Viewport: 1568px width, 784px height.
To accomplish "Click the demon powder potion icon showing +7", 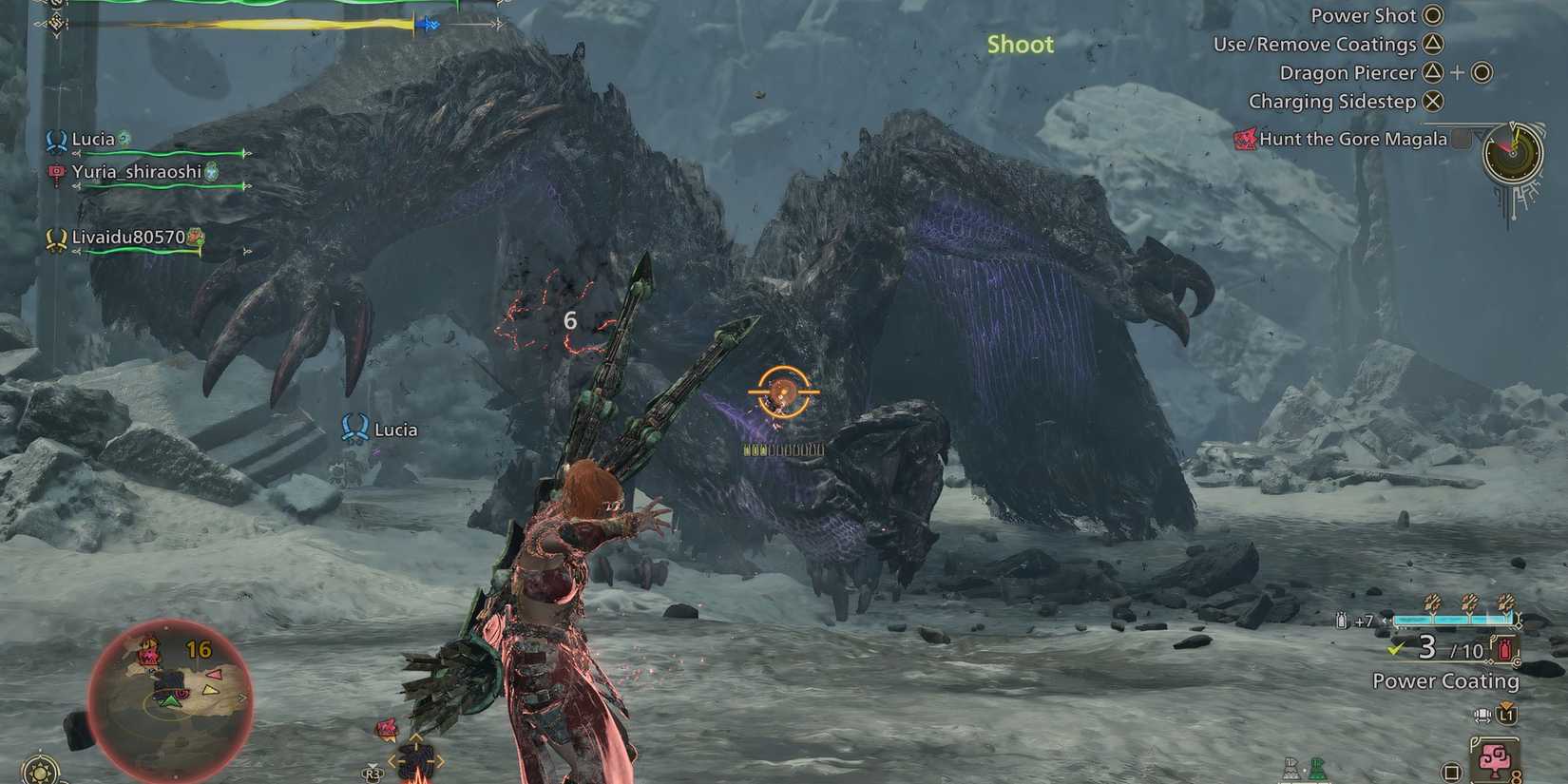I will [x=1342, y=620].
